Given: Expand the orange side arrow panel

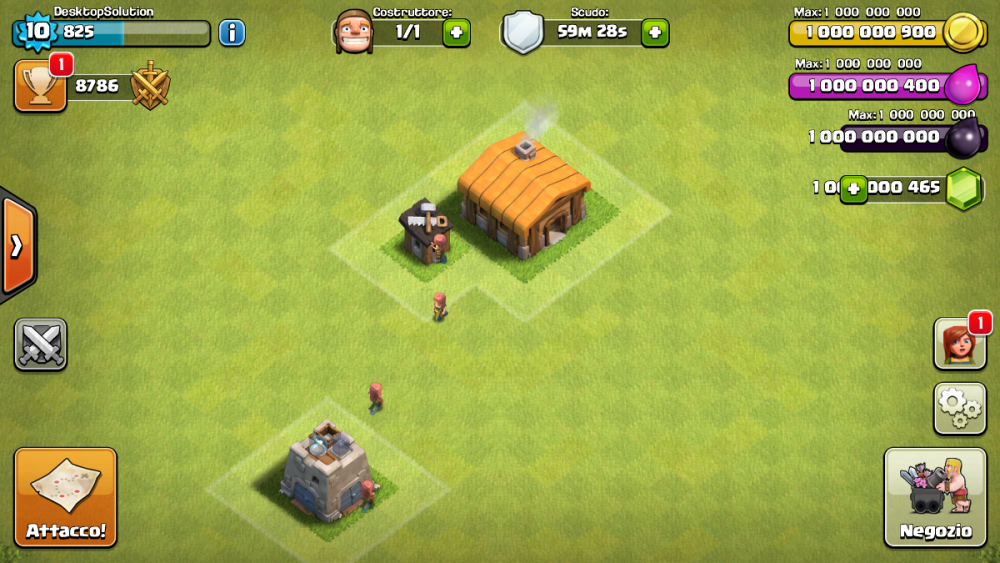Looking at the screenshot, I should (17, 246).
